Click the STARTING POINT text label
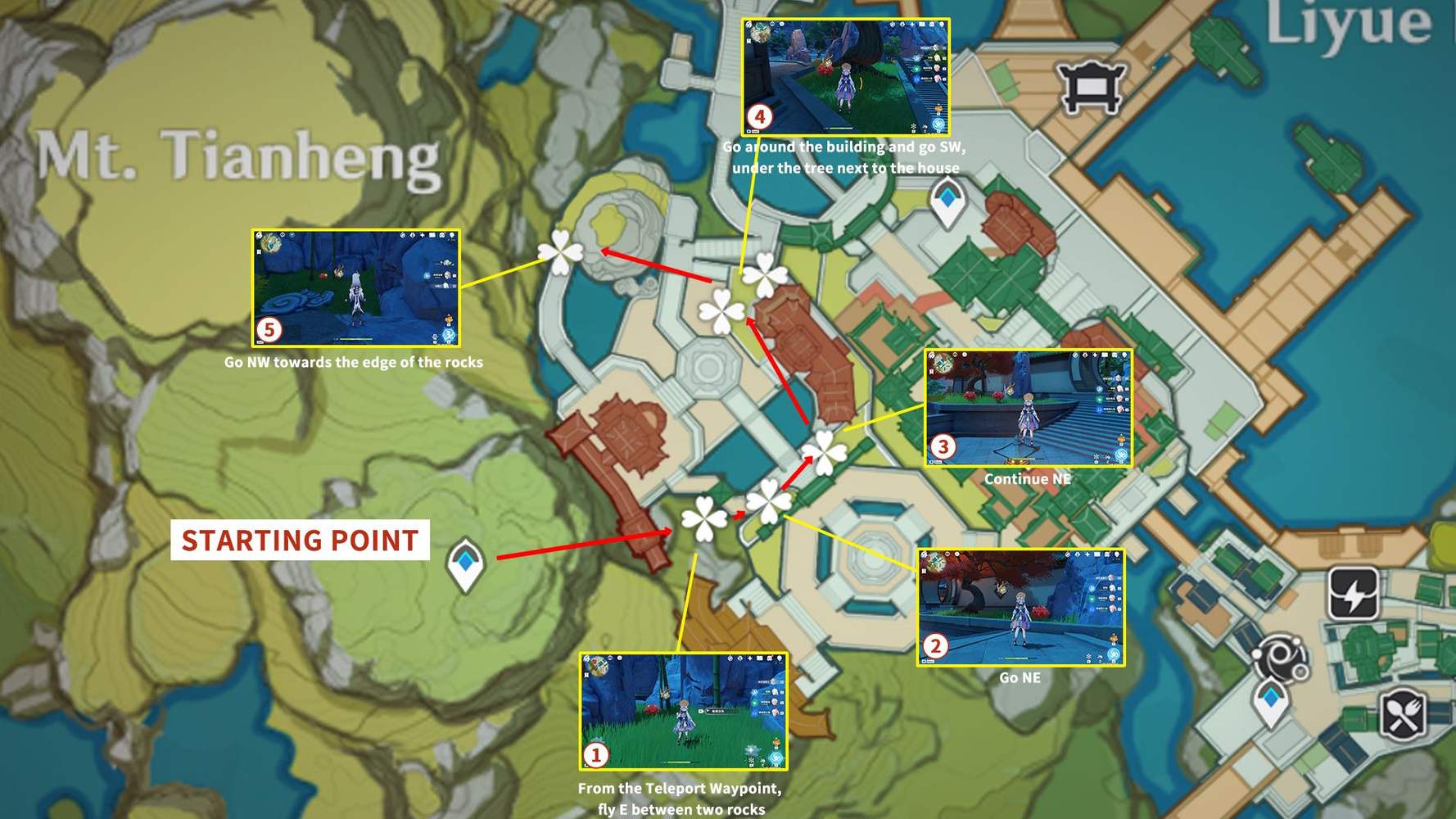 pyautogui.click(x=299, y=541)
